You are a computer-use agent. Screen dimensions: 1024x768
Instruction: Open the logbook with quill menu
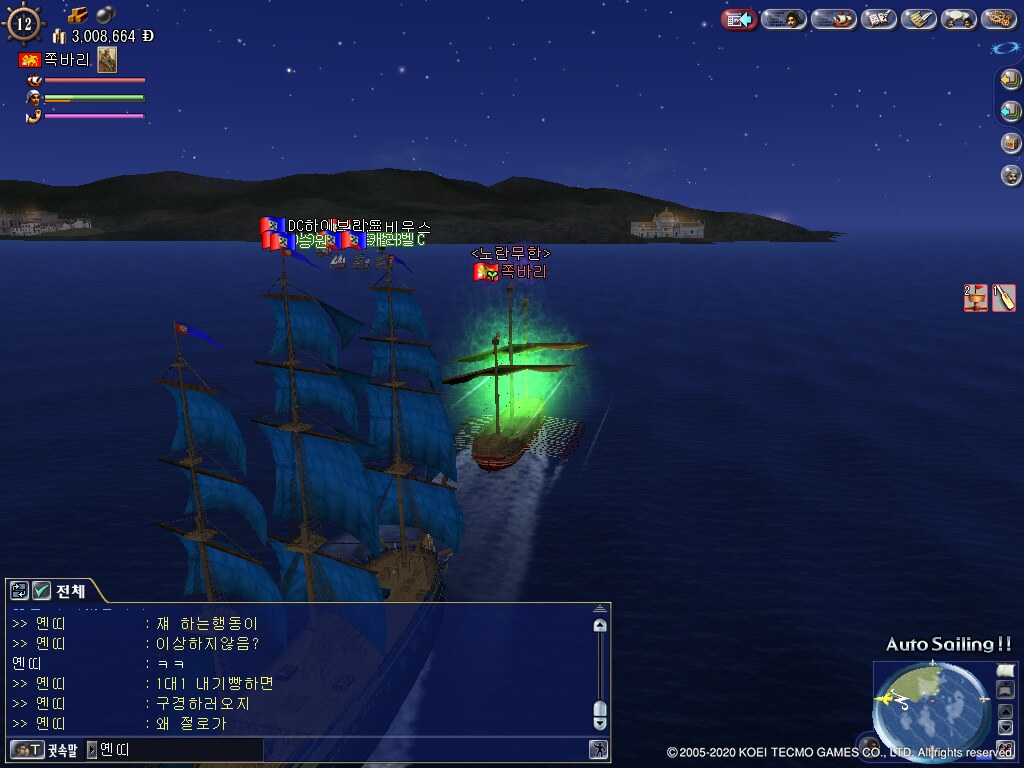879,19
